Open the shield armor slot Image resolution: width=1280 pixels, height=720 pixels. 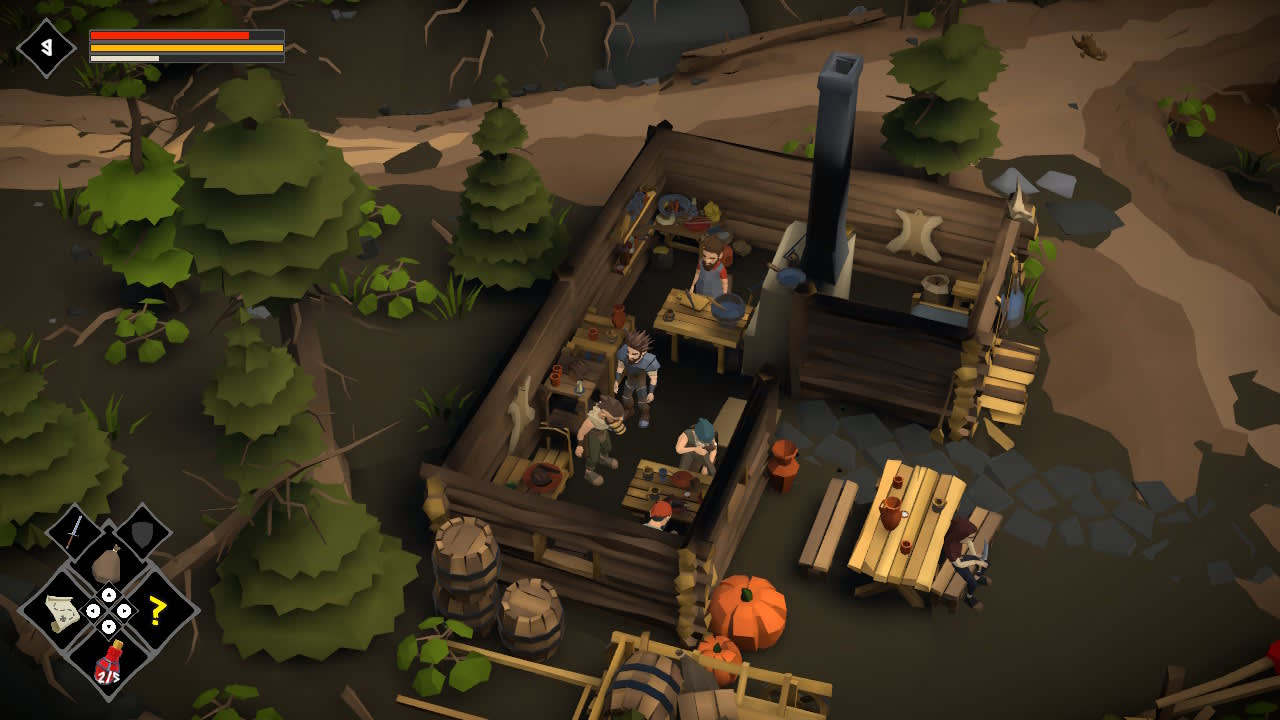tap(143, 533)
